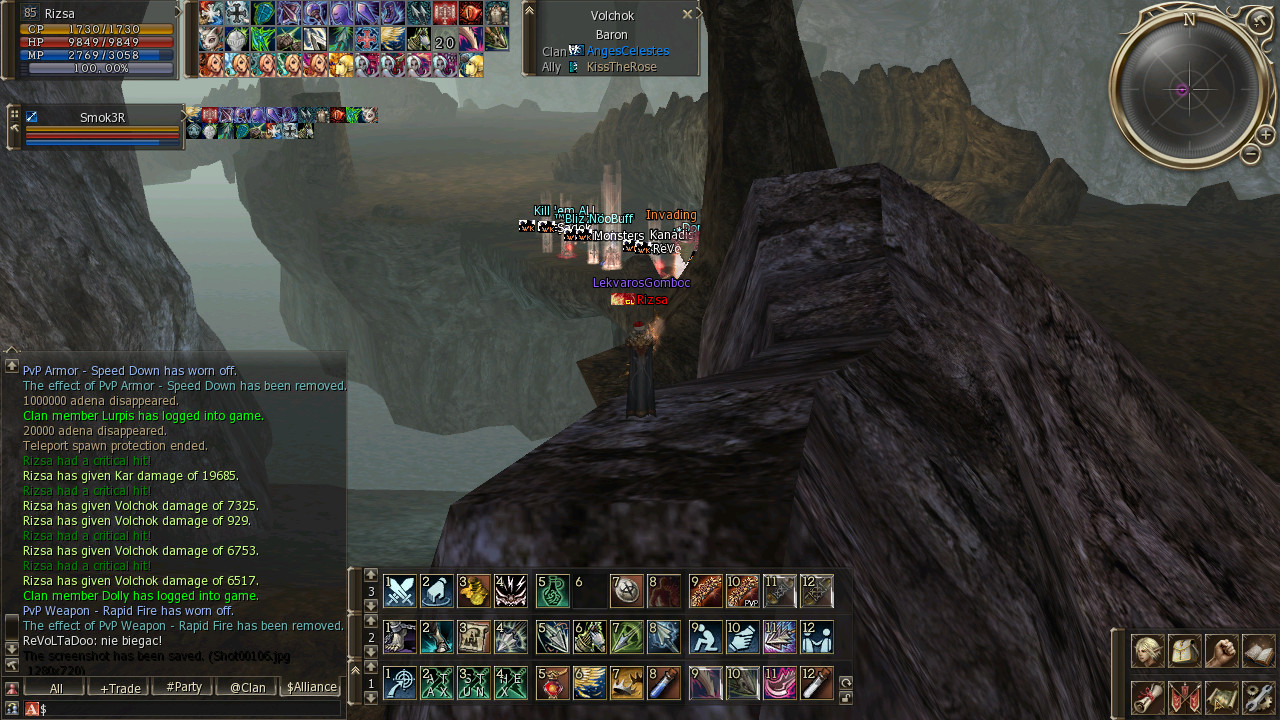
Task: Close the Volchok target window
Action: coord(687,15)
